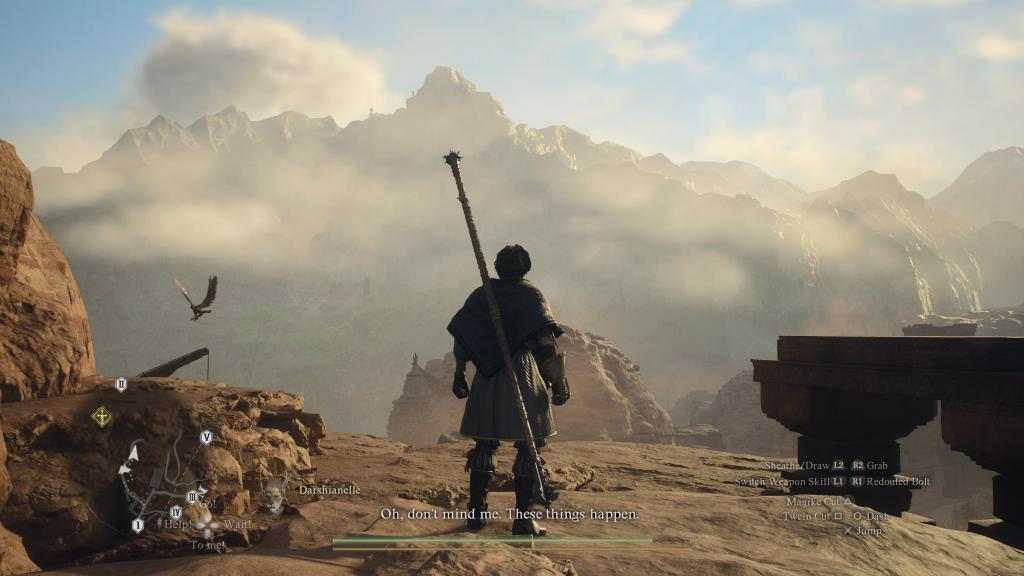
Task: Issue the 'Wait!' pawn command
Action: point(238,524)
